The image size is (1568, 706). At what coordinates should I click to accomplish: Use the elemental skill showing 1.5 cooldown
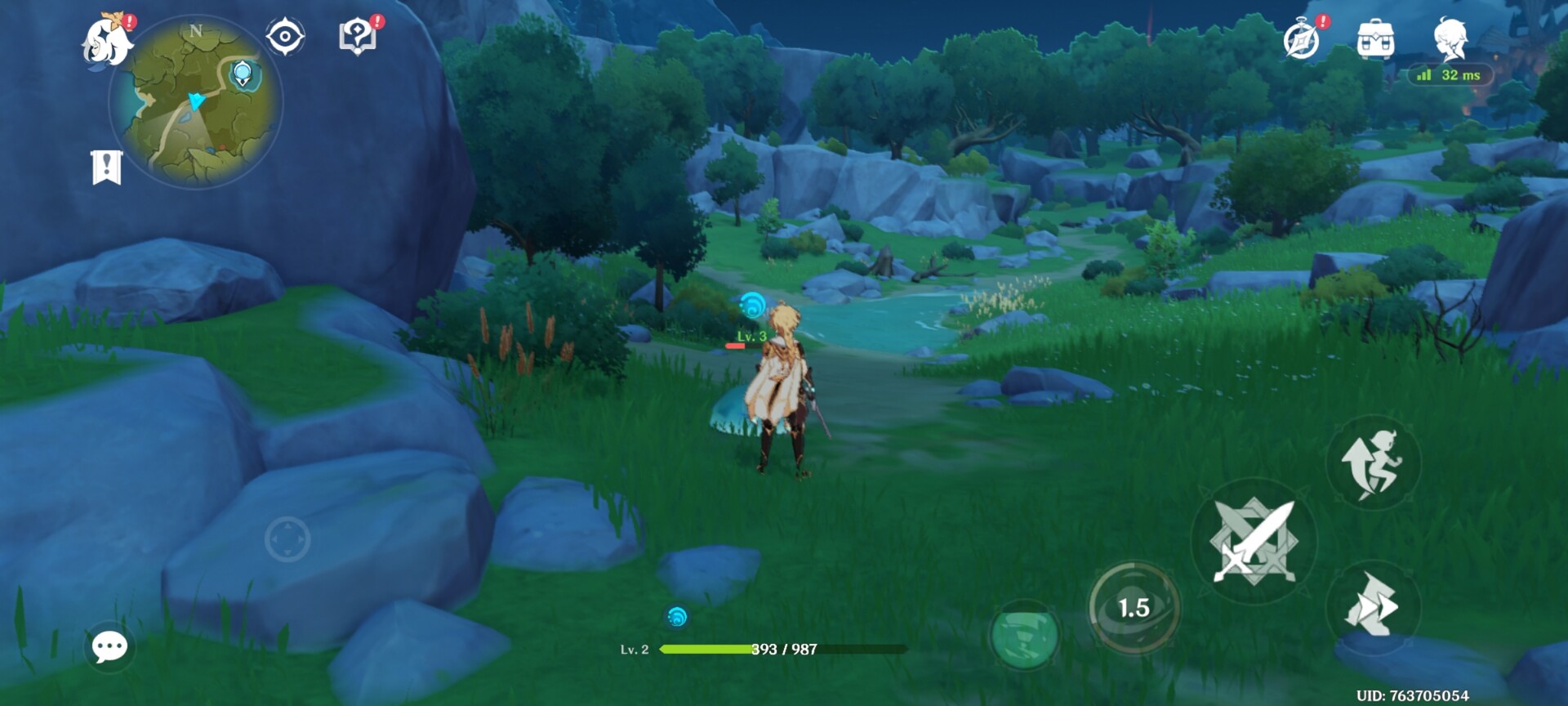[1134, 607]
